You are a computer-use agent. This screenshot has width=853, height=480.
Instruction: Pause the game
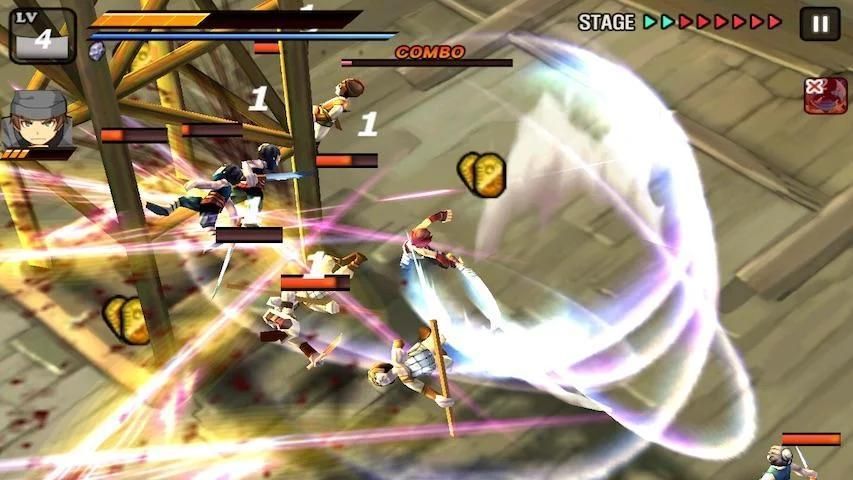click(819, 23)
